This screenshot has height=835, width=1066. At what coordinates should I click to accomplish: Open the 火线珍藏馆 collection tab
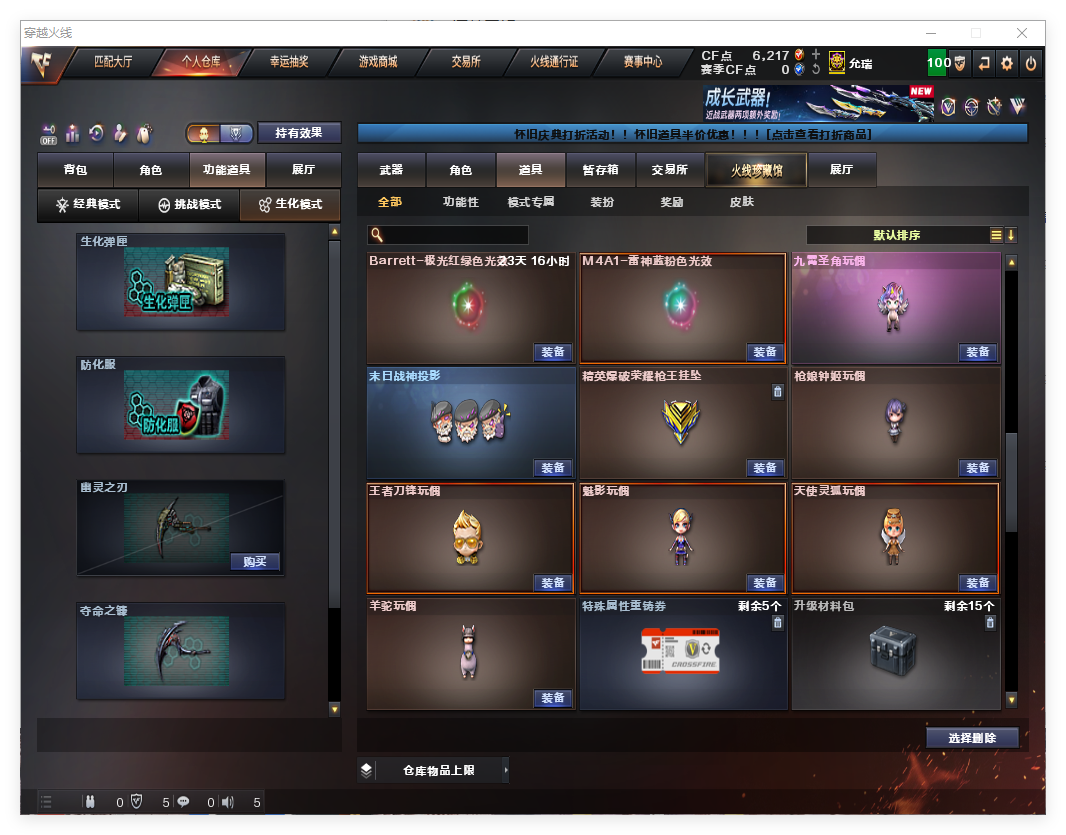point(756,170)
